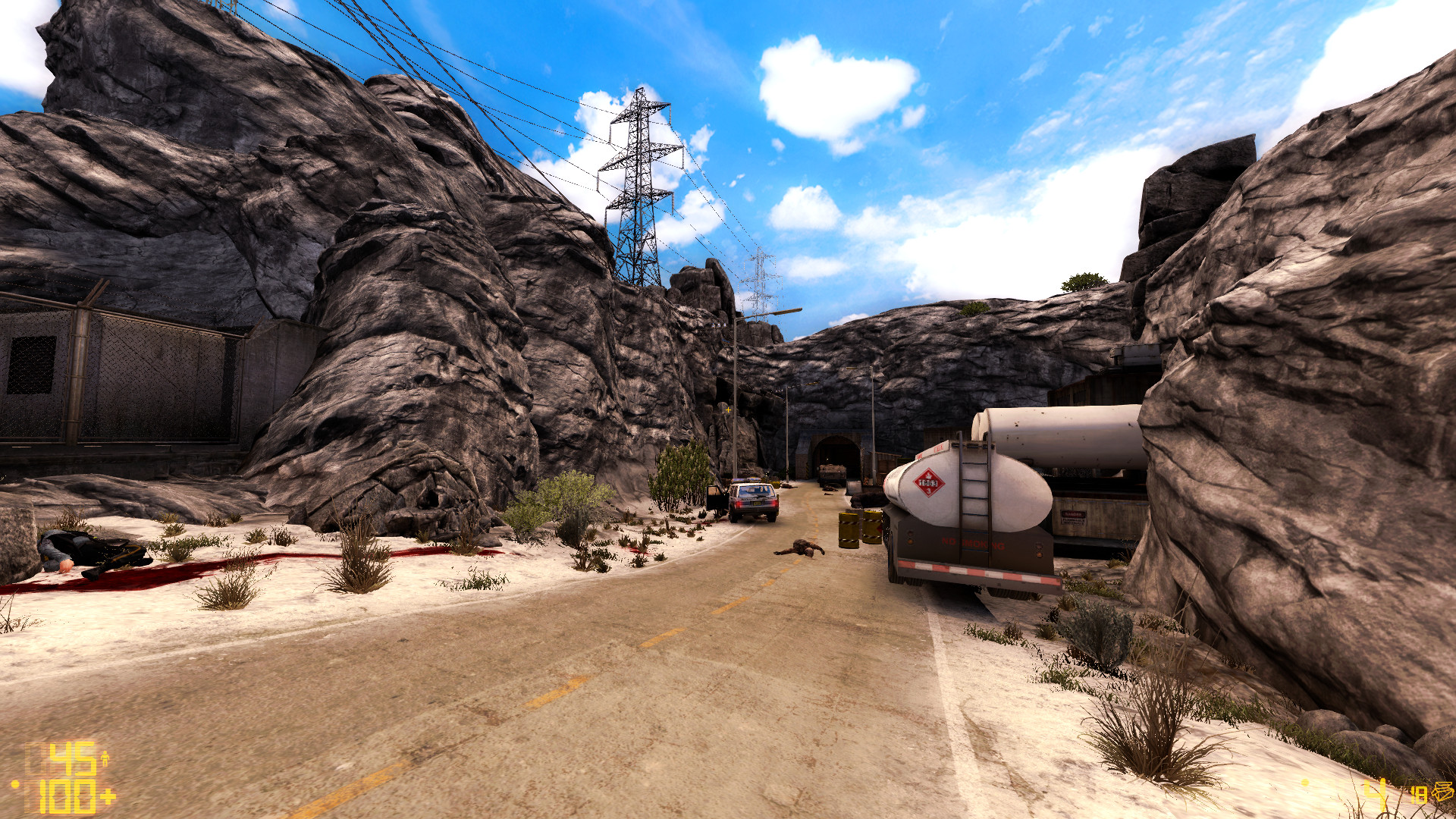Click the ammo counter showing 45
Viewport: 1456px width, 819px height.
(71, 758)
